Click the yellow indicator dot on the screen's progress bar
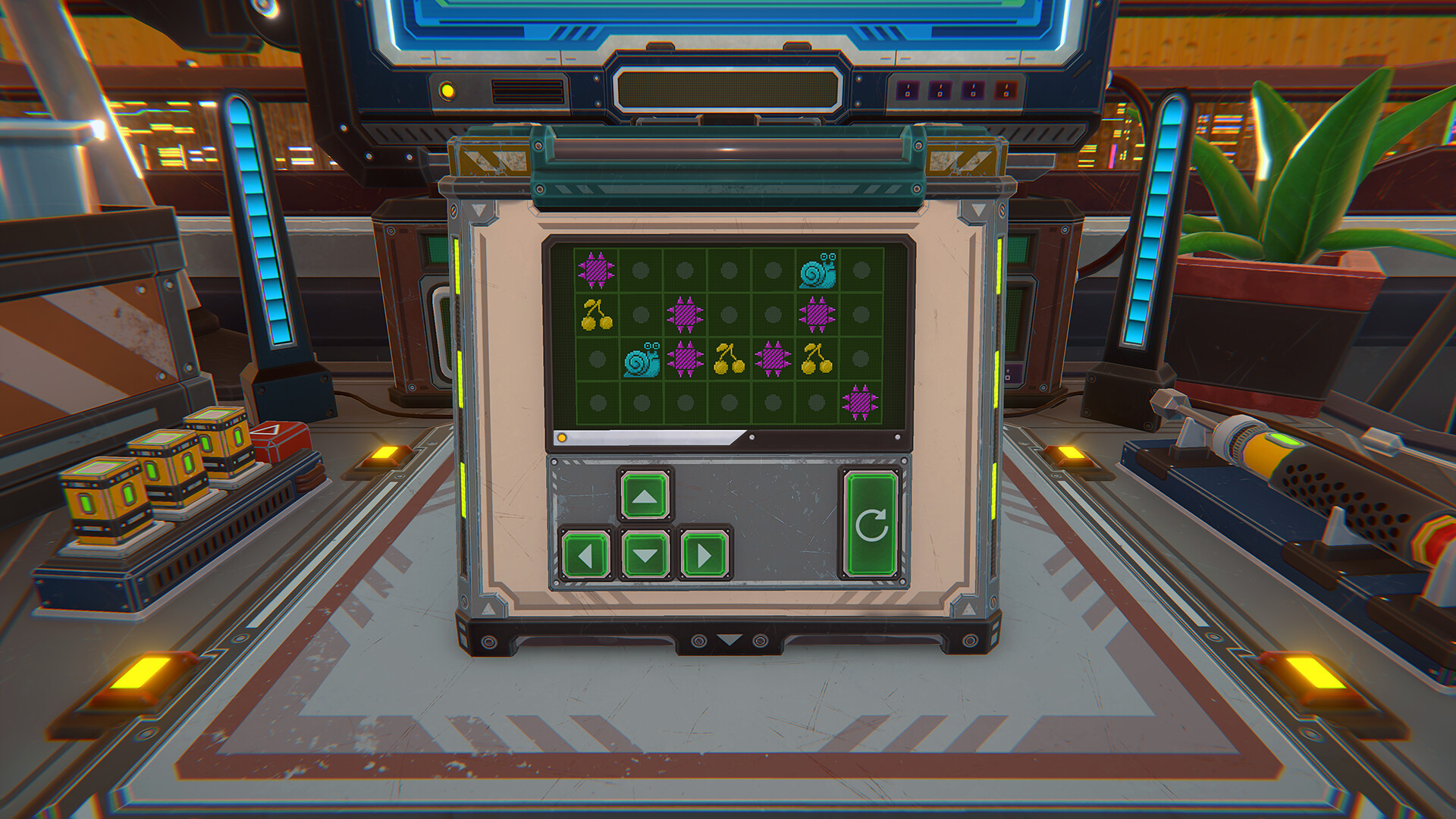 coord(561,437)
